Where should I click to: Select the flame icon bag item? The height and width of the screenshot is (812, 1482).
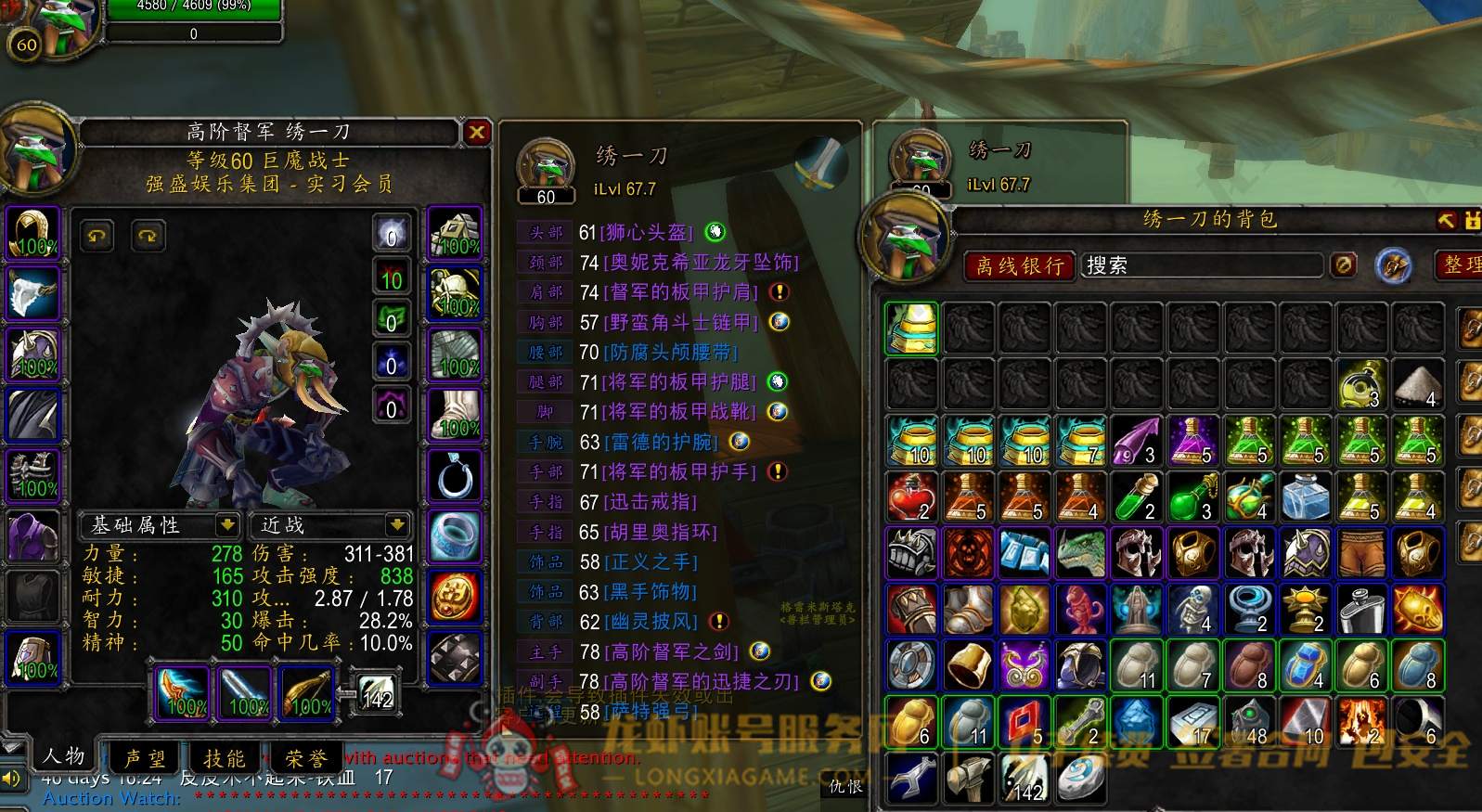(1361, 721)
